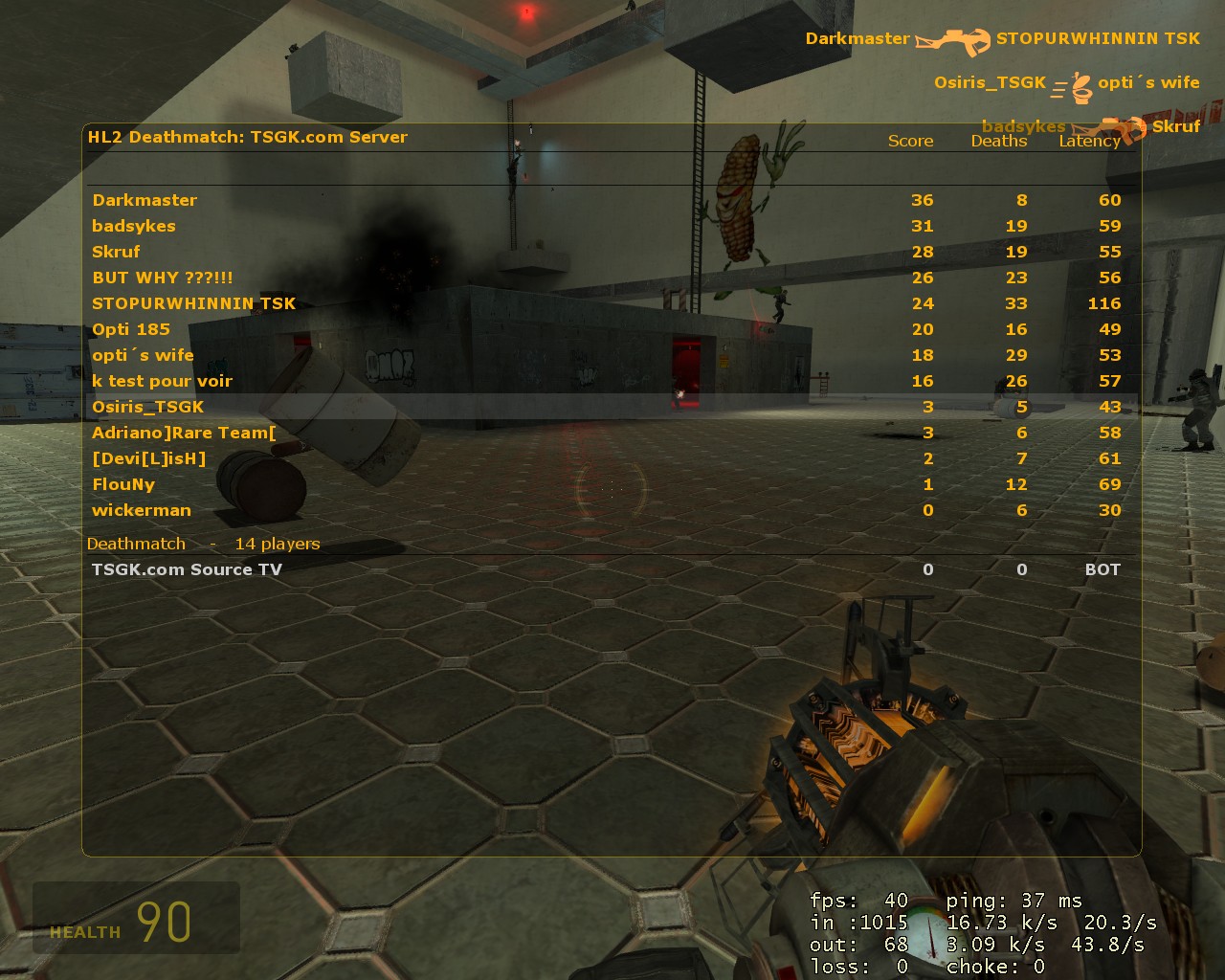Click the Deathmatch - 14 players section header
This screenshot has height=980, width=1225.
(204, 543)
